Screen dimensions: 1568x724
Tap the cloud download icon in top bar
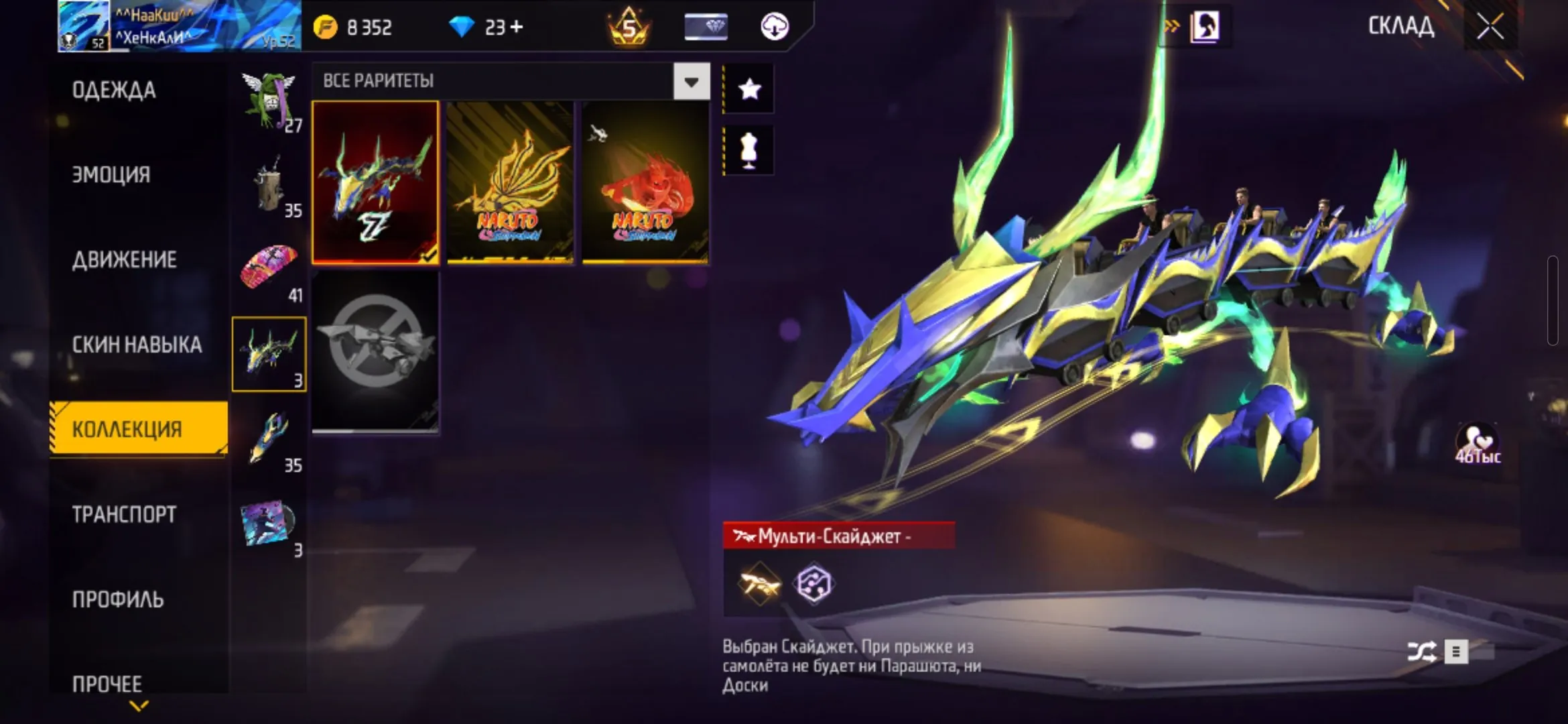(774, 27)
